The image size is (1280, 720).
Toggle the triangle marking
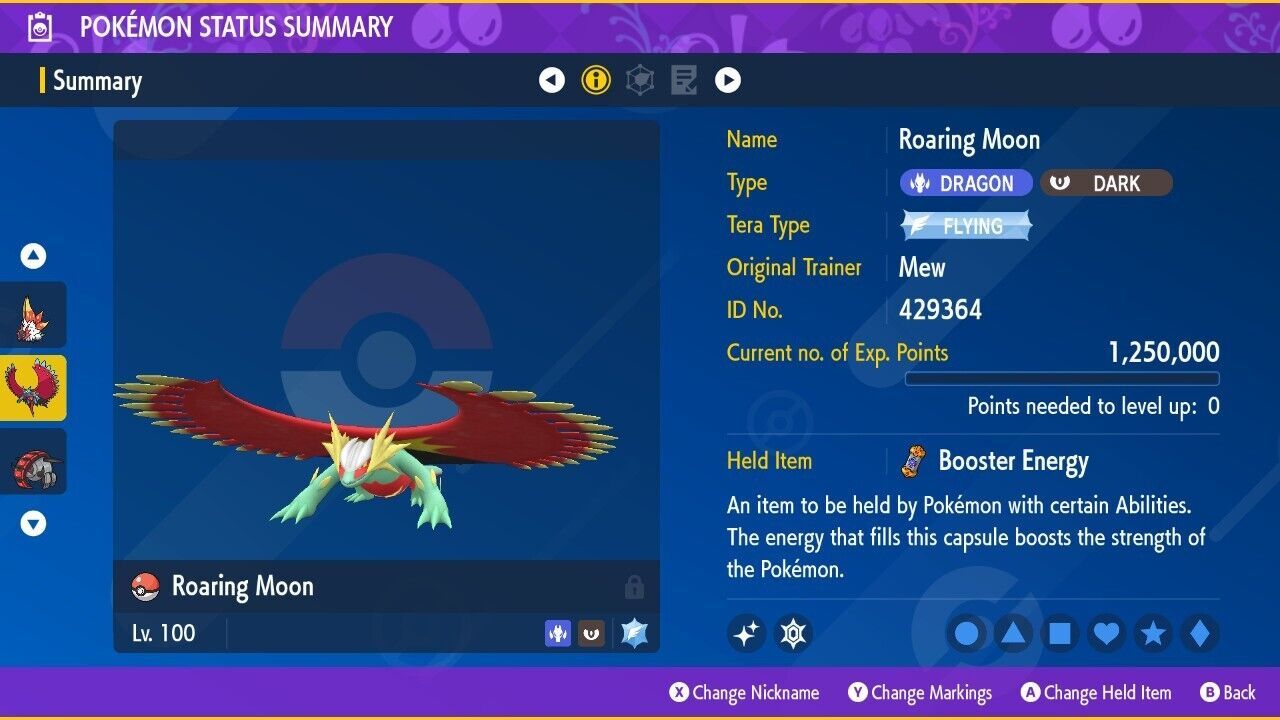pos(1013,633)
